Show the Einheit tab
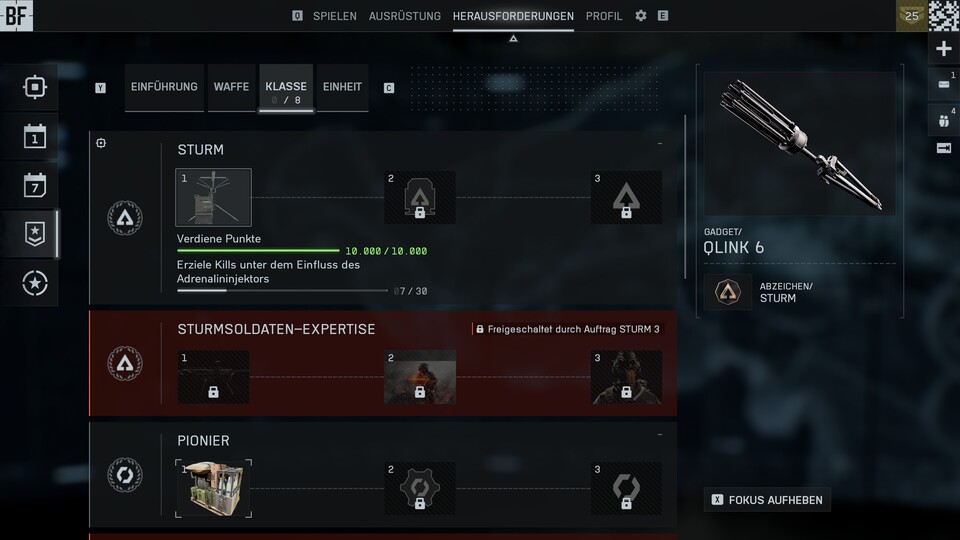960x540 pixels. [342, 87]
